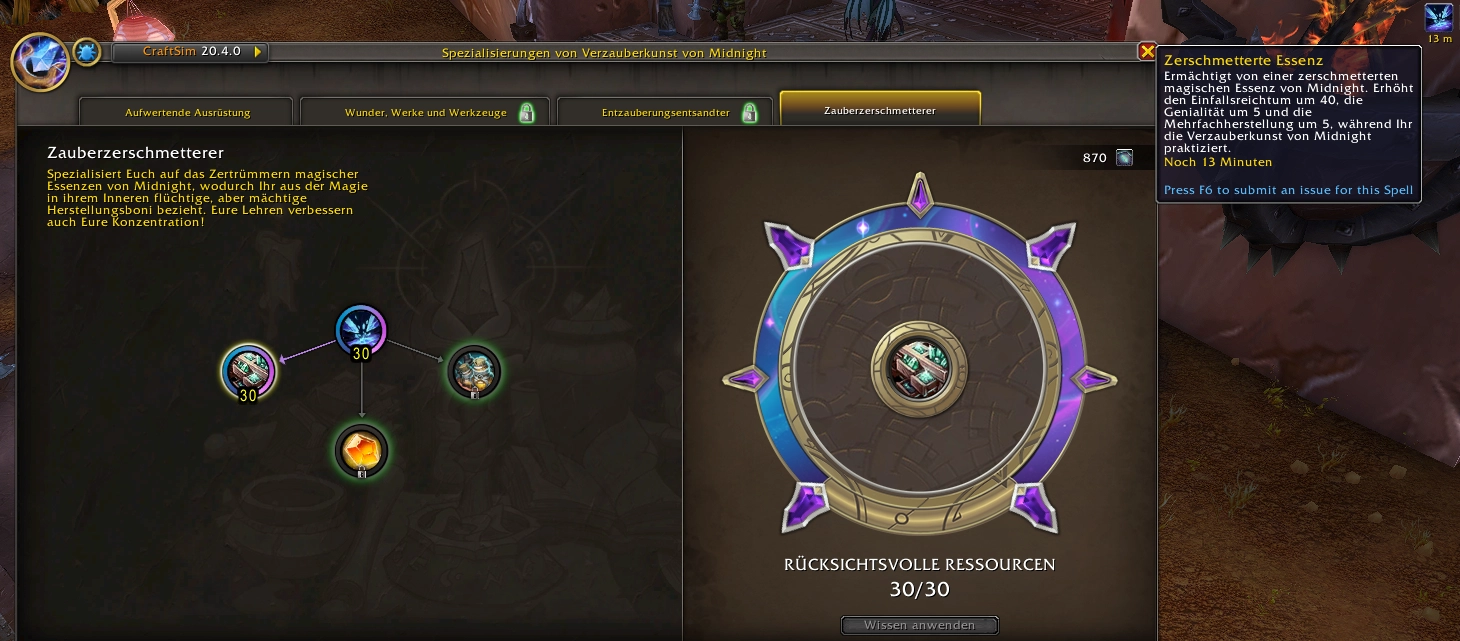Switch to Aufwertende Ausrüstung tab

187,112
